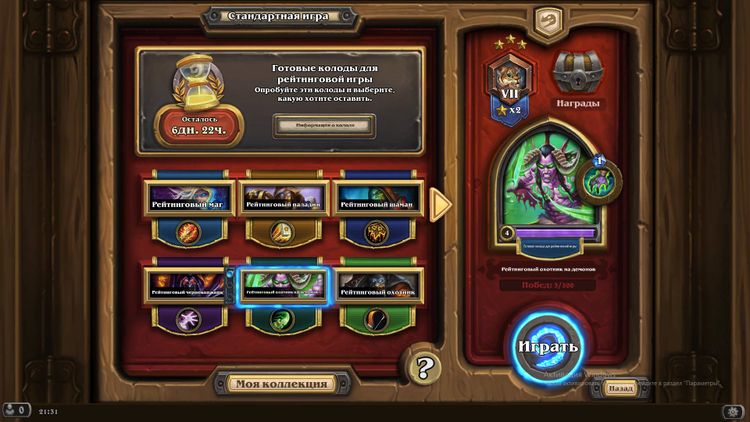View the rank VII medal details
The image size is (750, 422).
click(507, 86)
